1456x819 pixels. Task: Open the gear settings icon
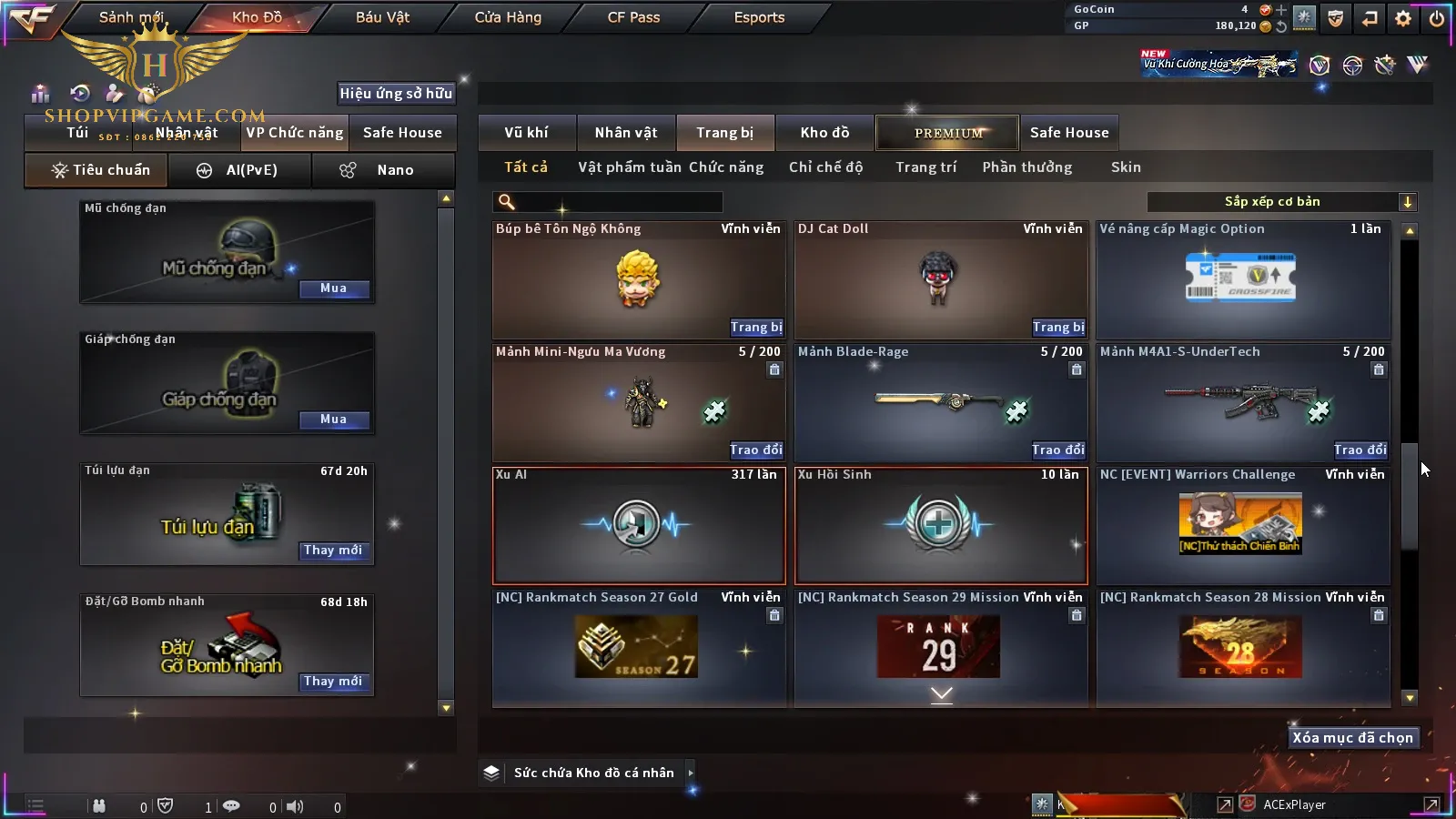(x=1403, y=18)
